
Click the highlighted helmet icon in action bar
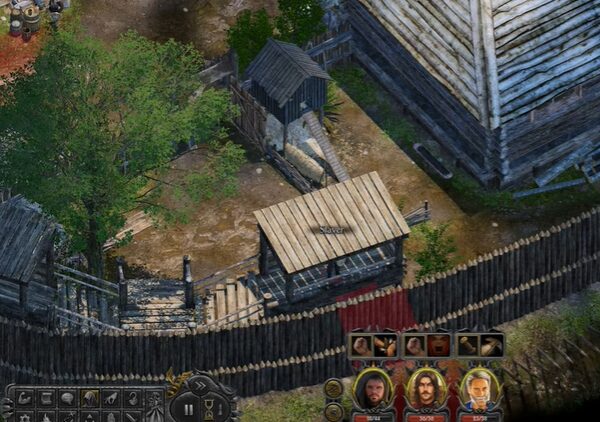pos(89,398)
